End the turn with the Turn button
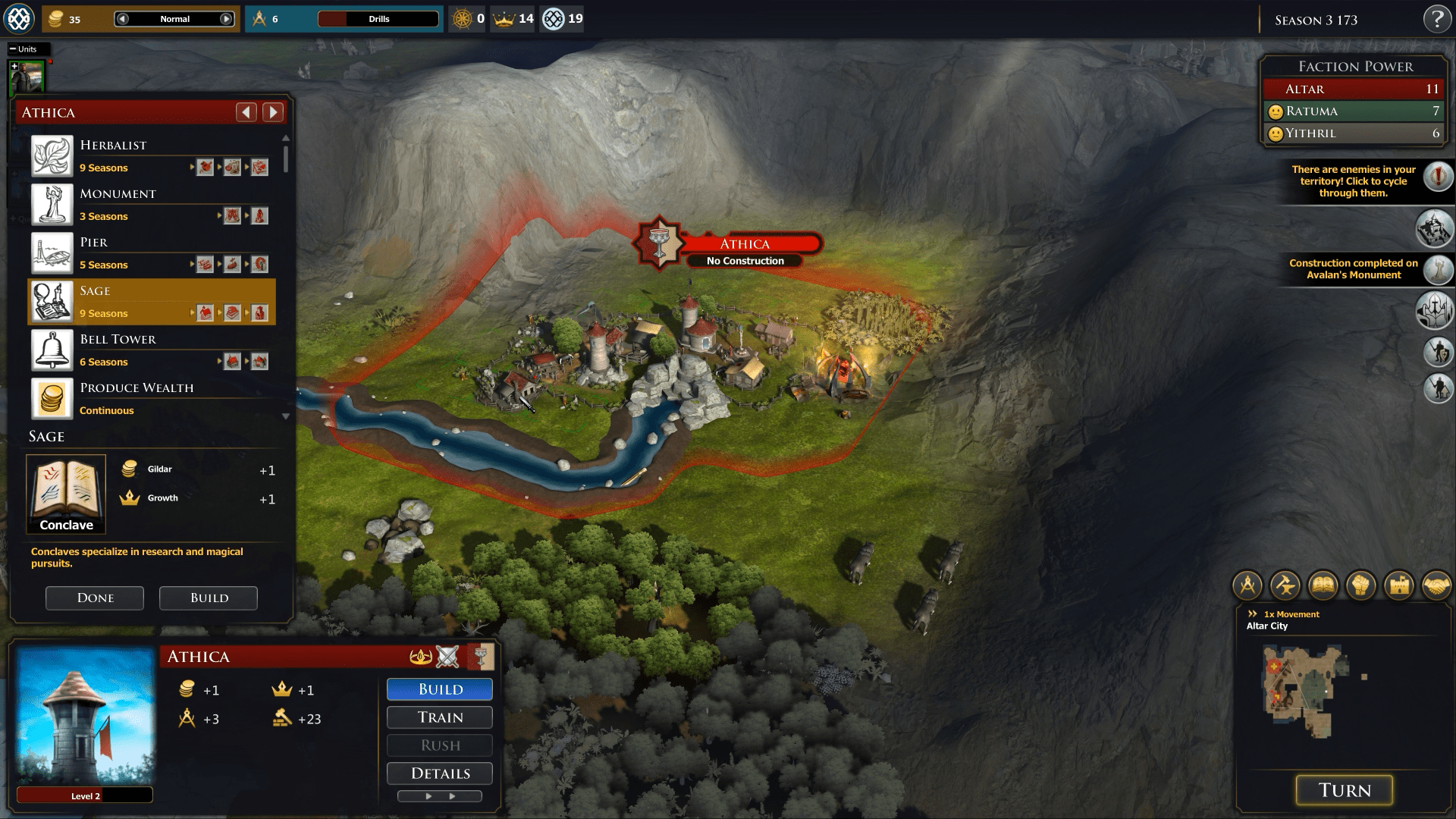 [1344, 790]
